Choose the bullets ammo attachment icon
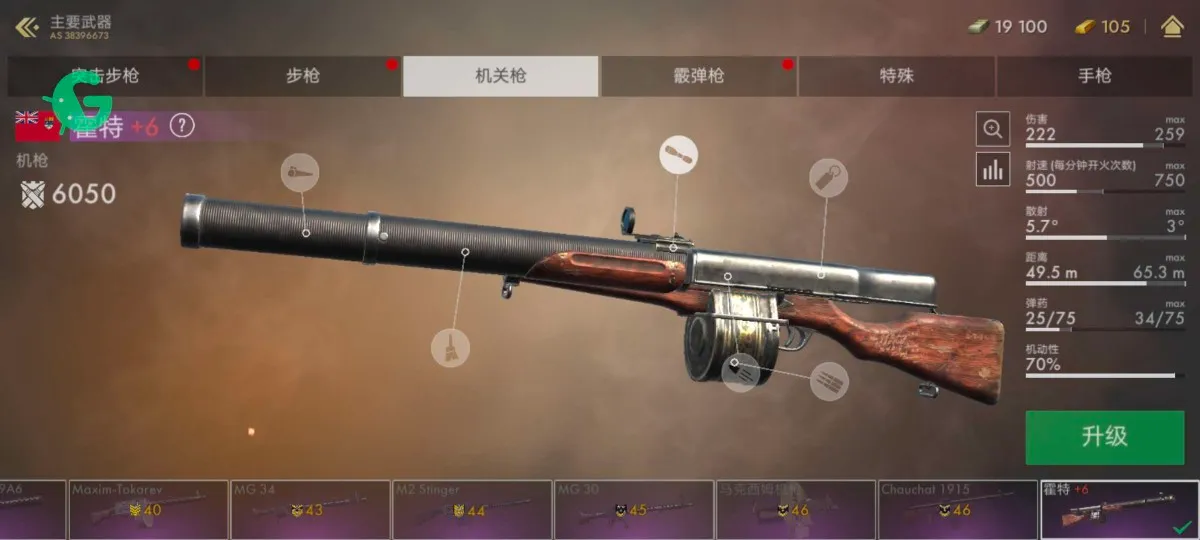Screen dimensions: 1200x540 [829, 381]
